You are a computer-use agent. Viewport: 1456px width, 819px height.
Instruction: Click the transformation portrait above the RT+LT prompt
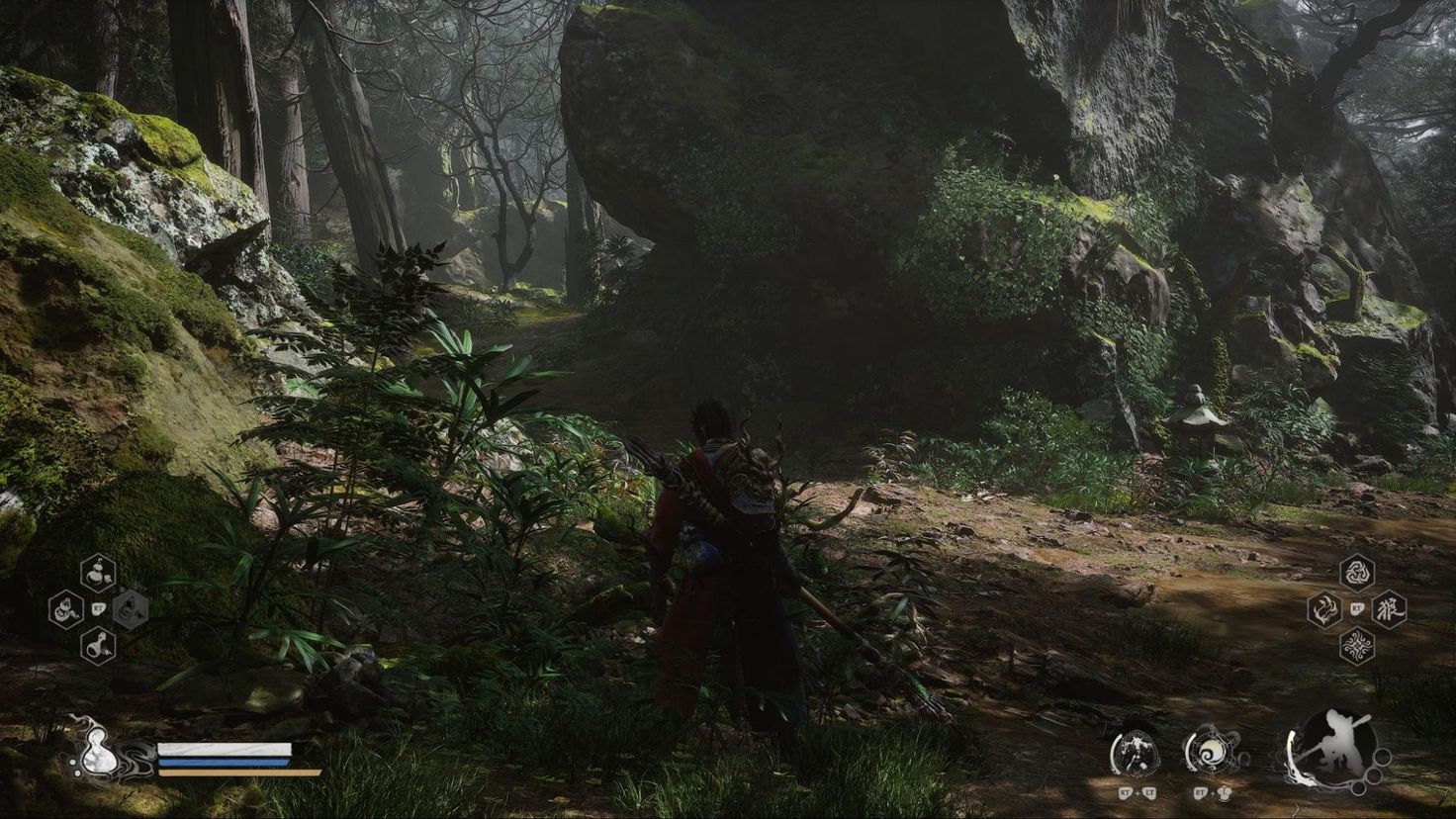click(1137, 751)
